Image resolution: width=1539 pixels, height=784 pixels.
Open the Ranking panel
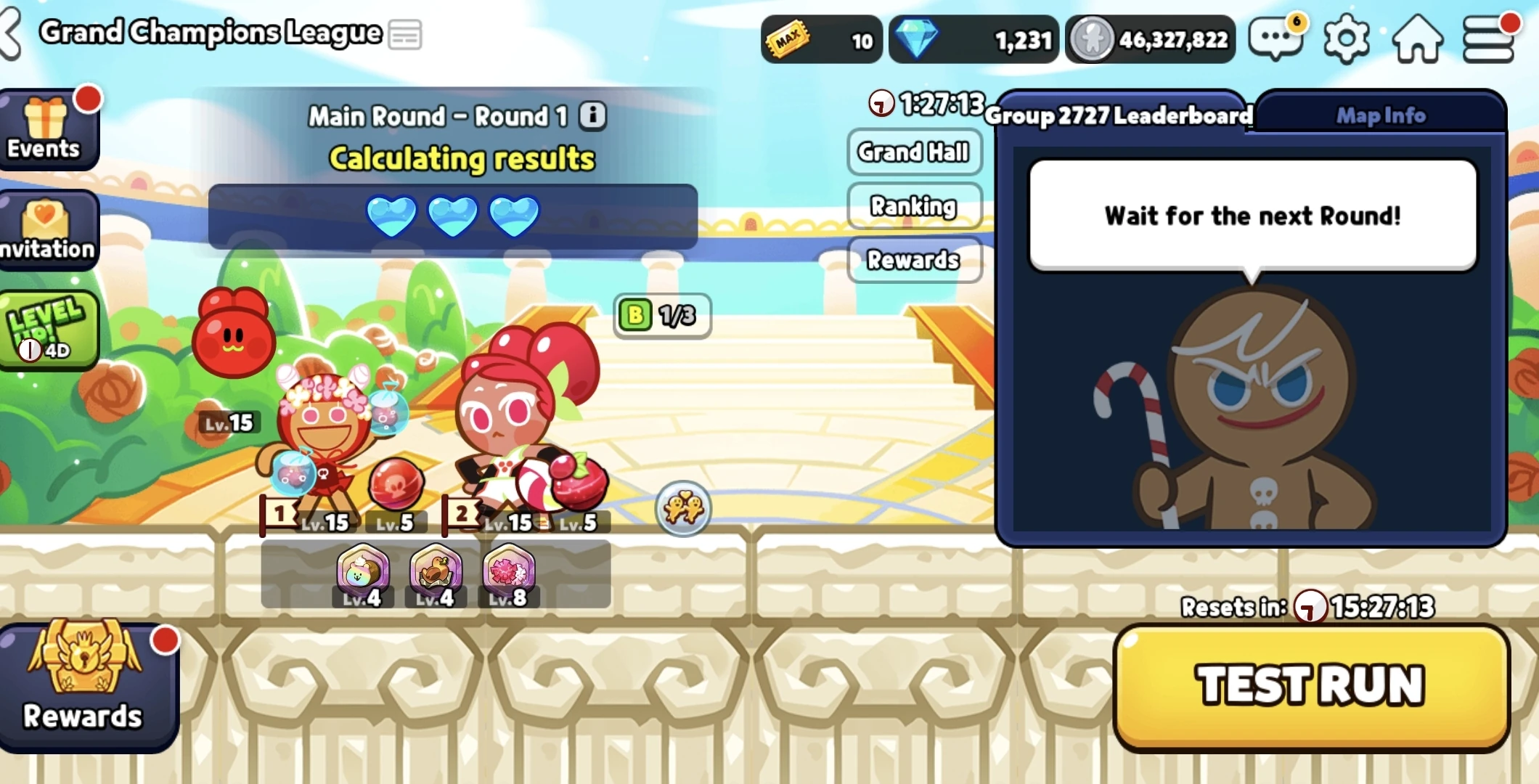(x=913, y=207)
